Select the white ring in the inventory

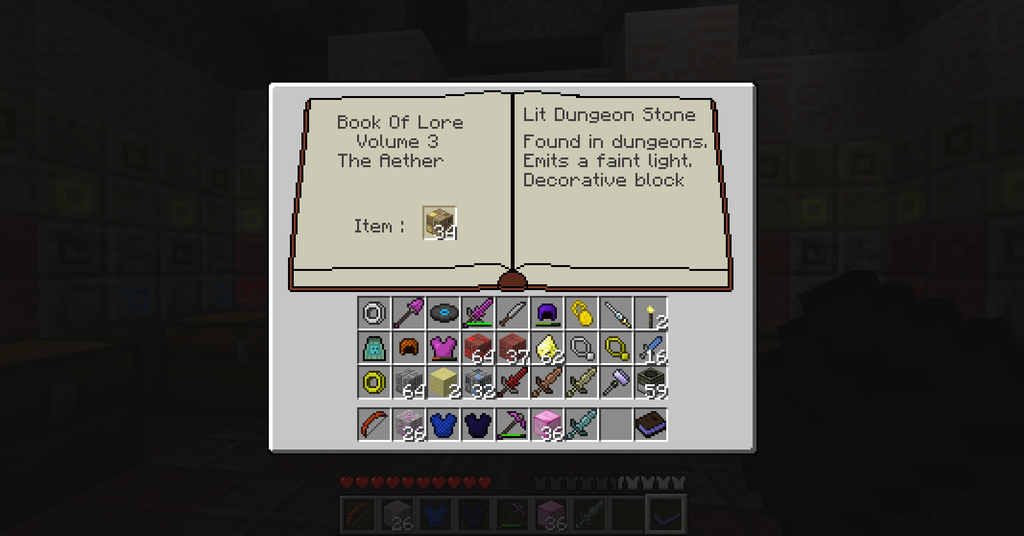coord(374,314)
